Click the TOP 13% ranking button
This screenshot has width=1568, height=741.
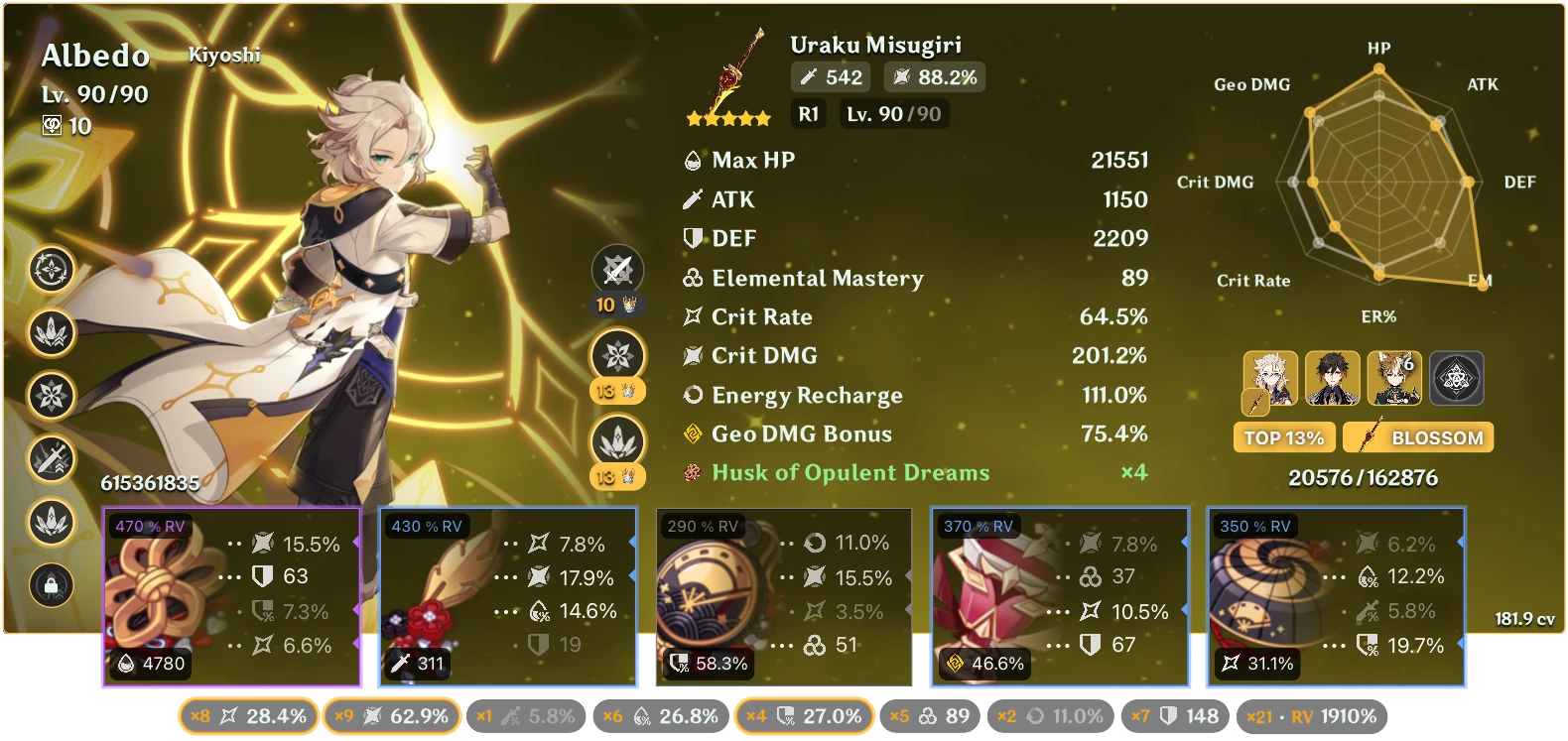[1283, 436]
